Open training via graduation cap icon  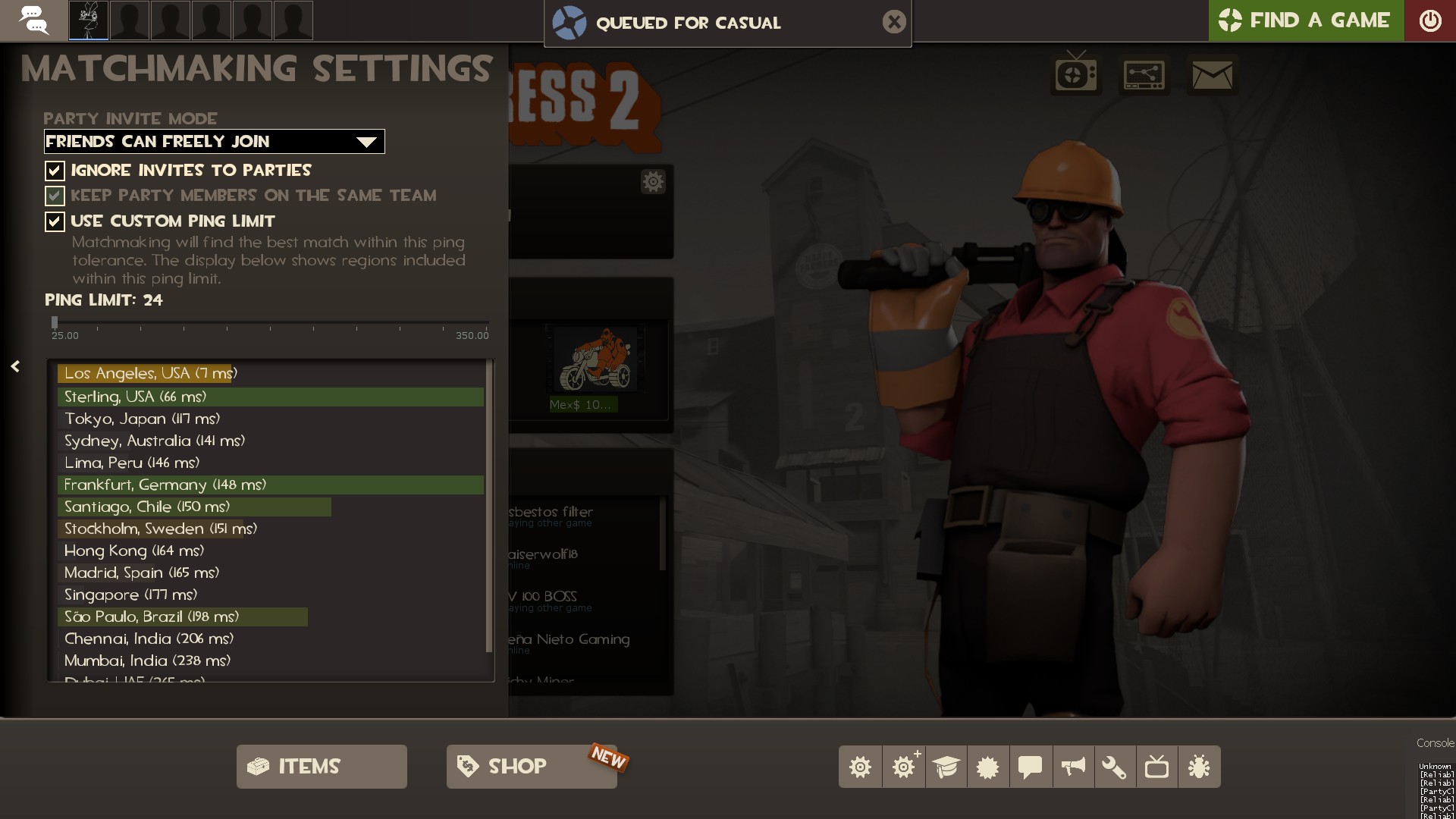(x=946, y=767)
